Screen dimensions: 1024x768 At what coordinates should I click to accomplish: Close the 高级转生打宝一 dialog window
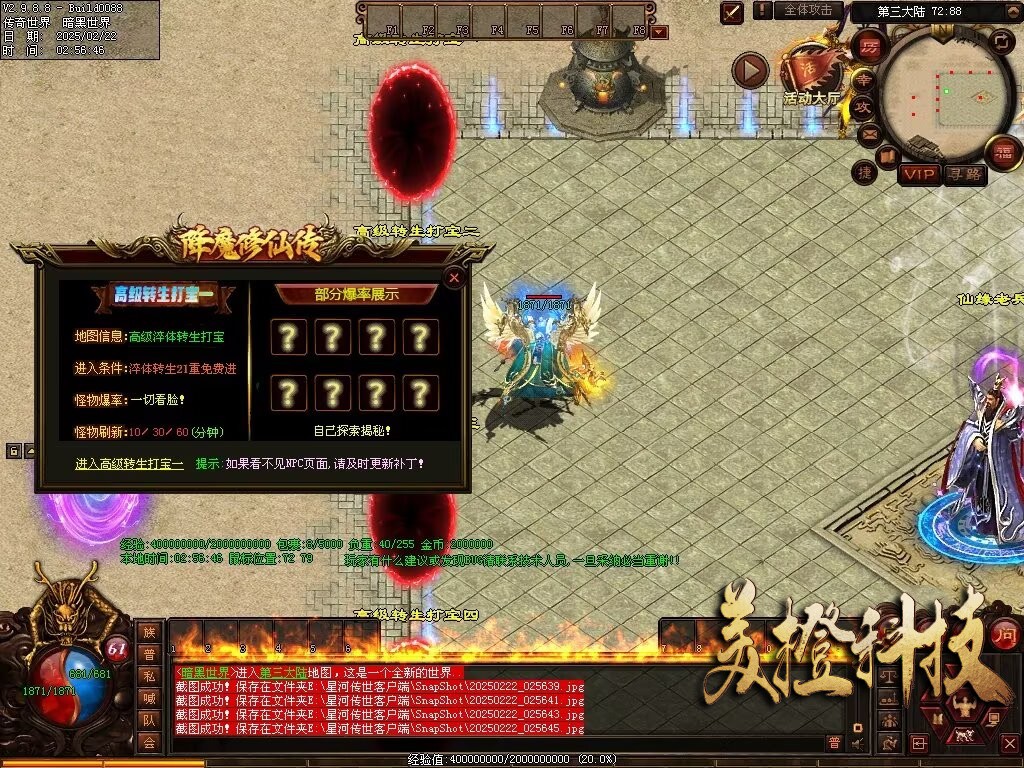(454, 277)
